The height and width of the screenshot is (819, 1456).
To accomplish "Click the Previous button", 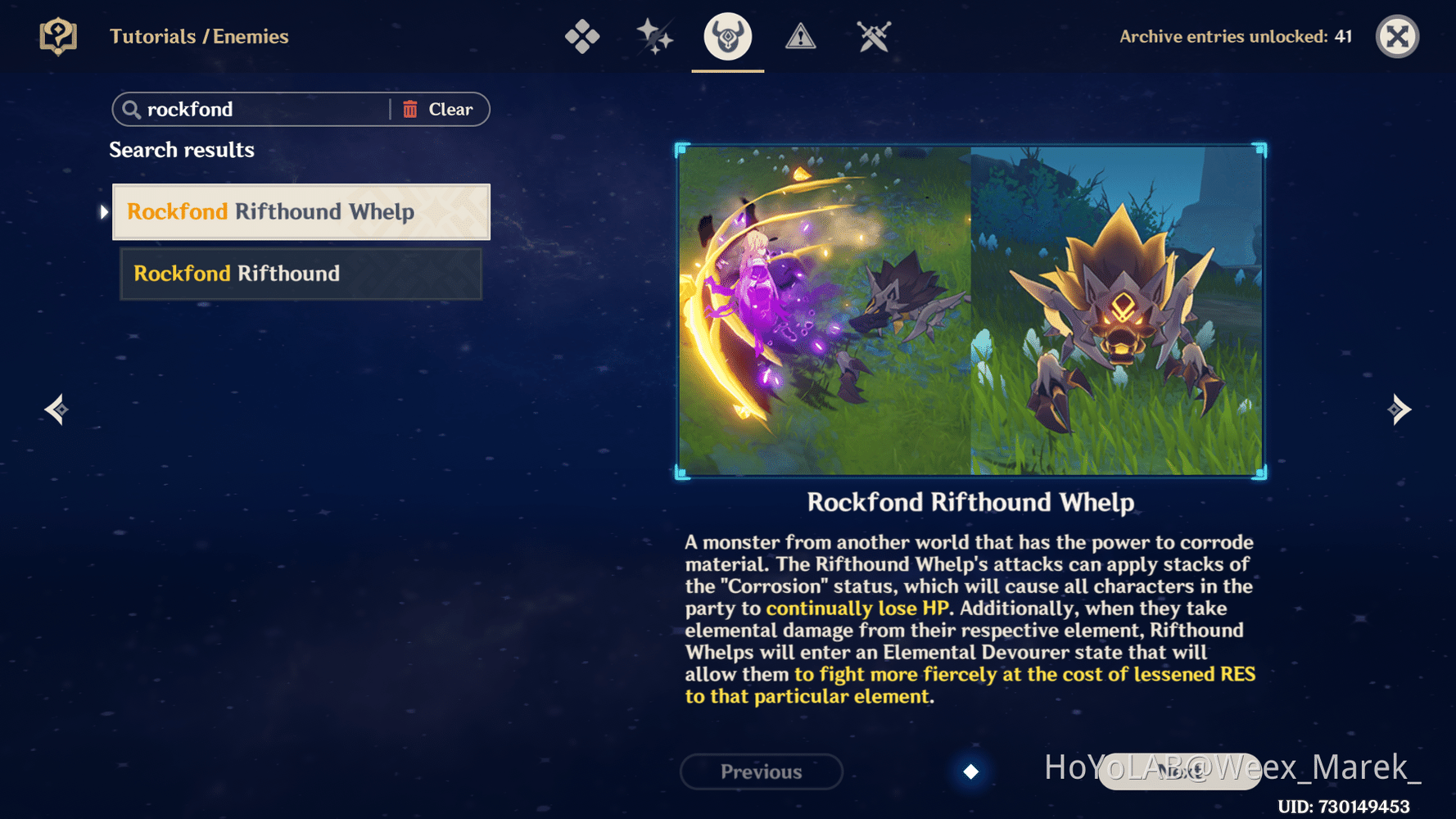I will (761, 771).
